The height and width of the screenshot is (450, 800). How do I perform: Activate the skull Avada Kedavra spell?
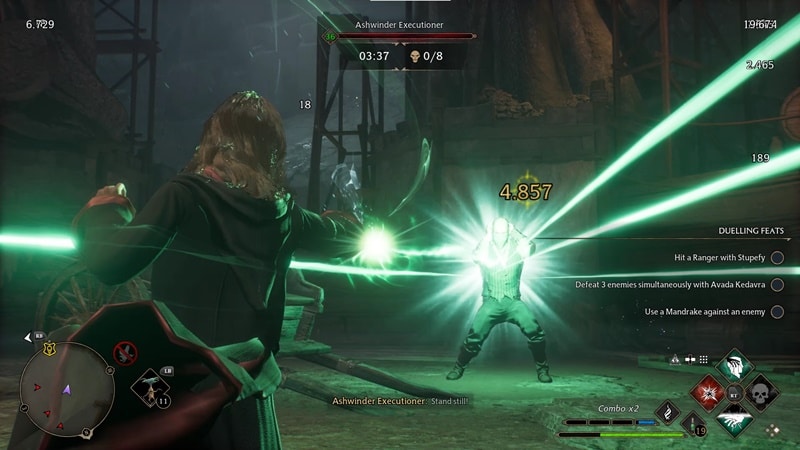coord(761,392)
